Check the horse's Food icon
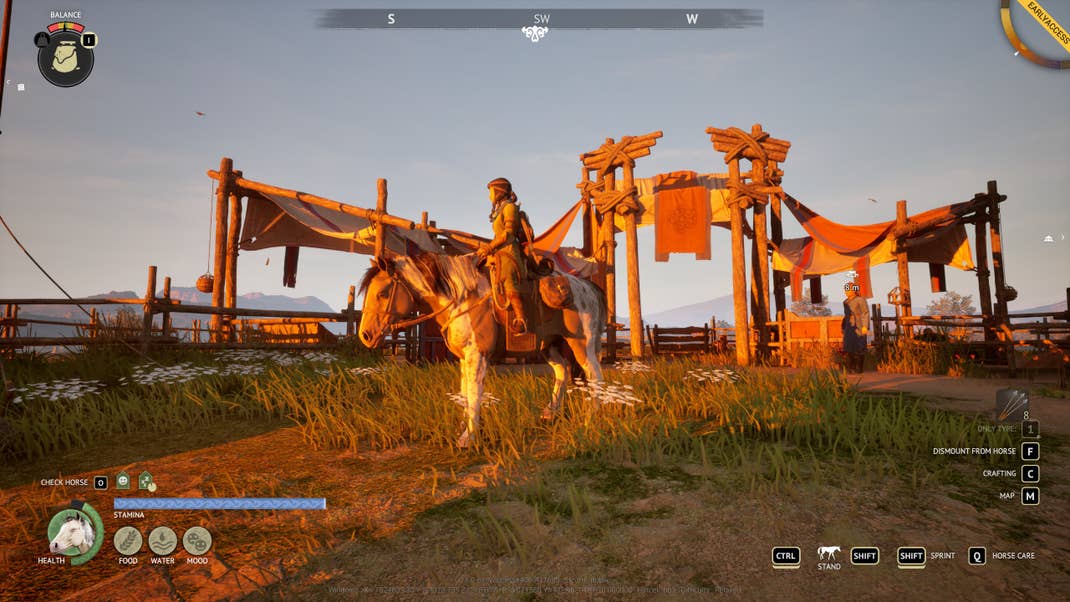1070x602 pixels. coord(128,541)
